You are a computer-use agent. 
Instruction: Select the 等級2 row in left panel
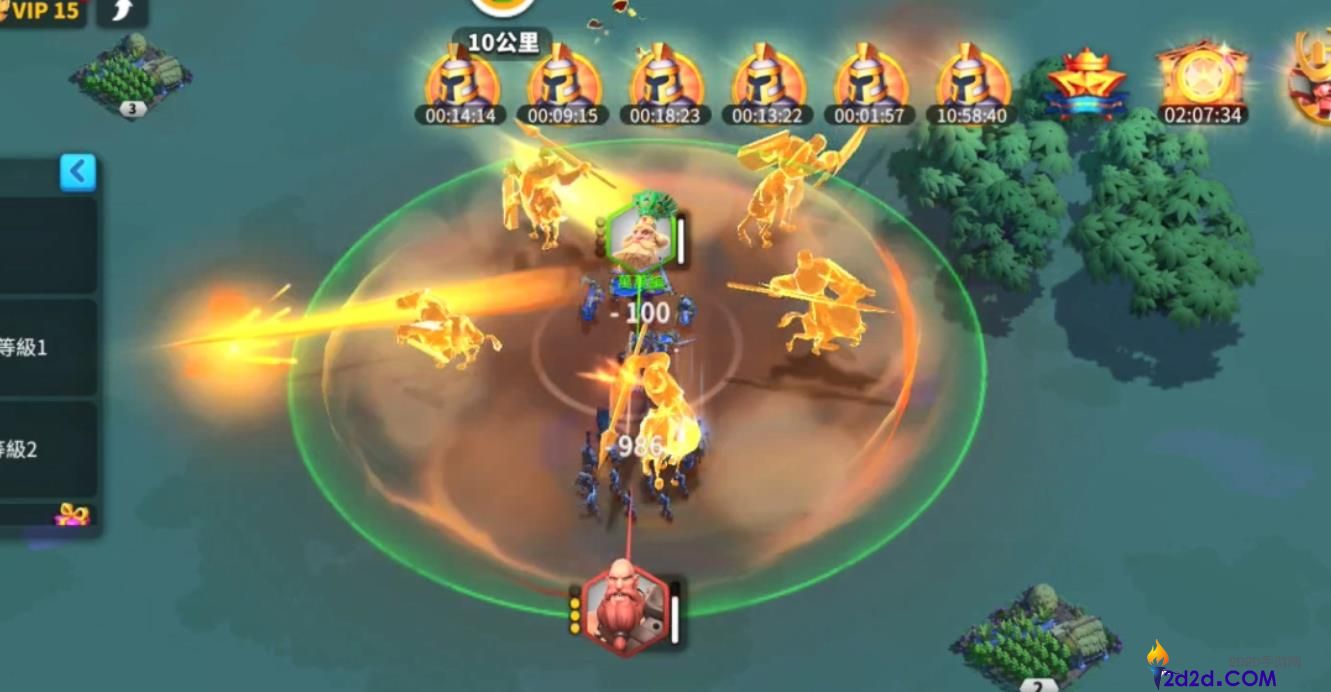47,449
